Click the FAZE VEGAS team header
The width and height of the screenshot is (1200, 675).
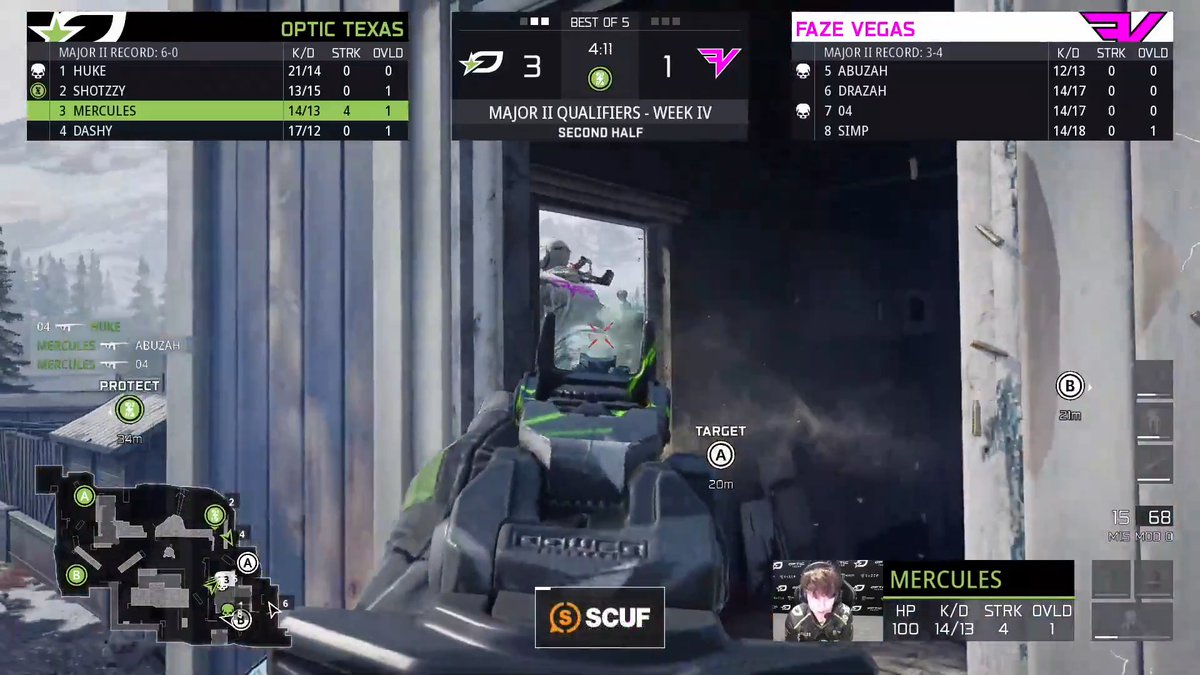(x=980, y=28)
